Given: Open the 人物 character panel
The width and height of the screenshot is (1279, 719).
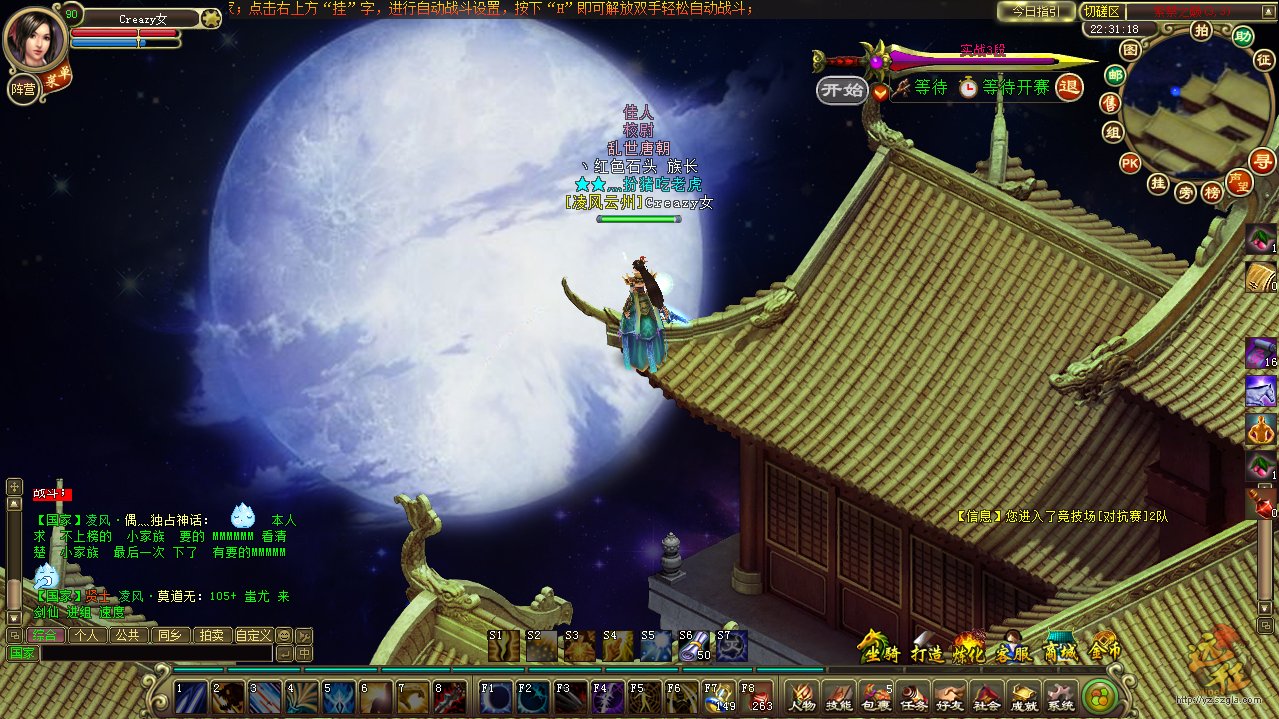Looking at the screenshot, I should 800,696.
